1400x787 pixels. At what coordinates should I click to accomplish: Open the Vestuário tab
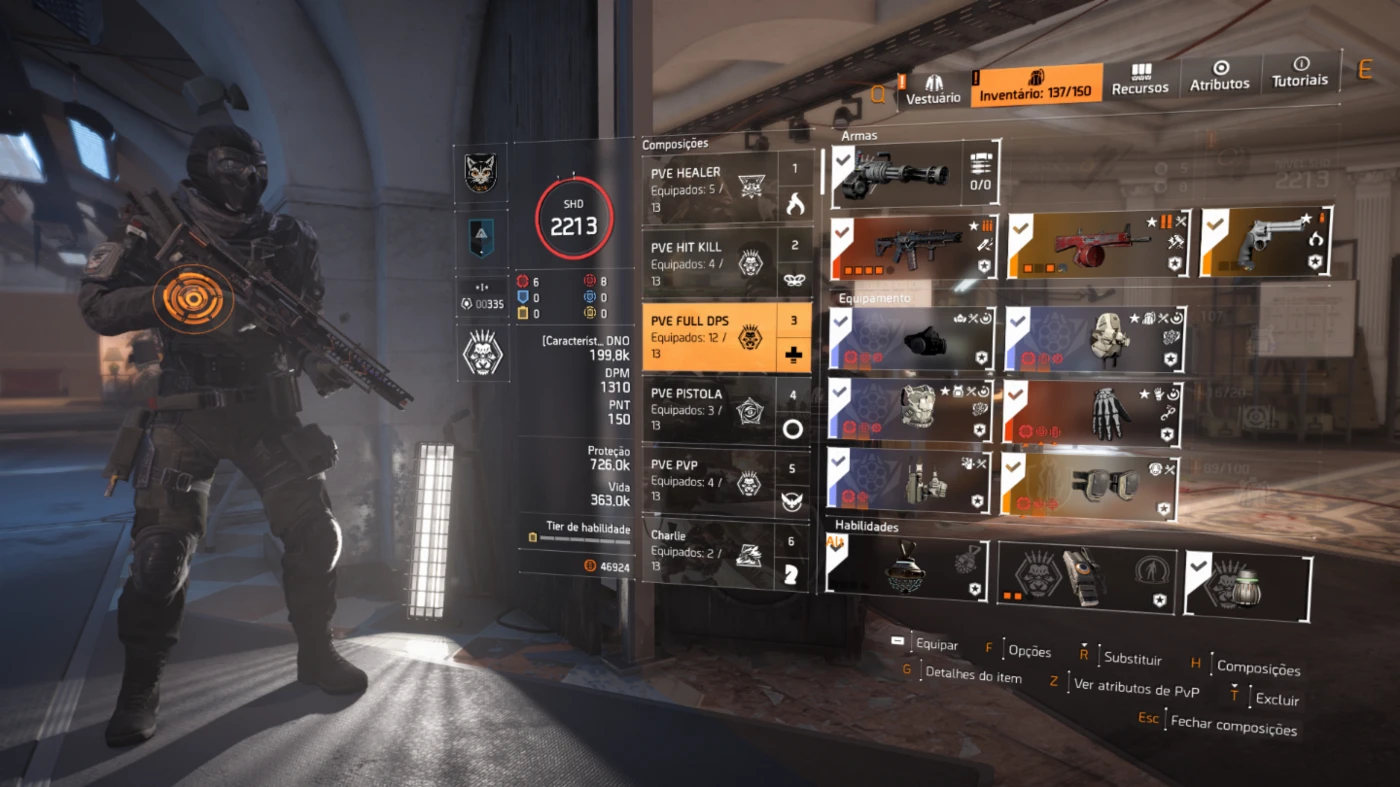coord(933,88)
